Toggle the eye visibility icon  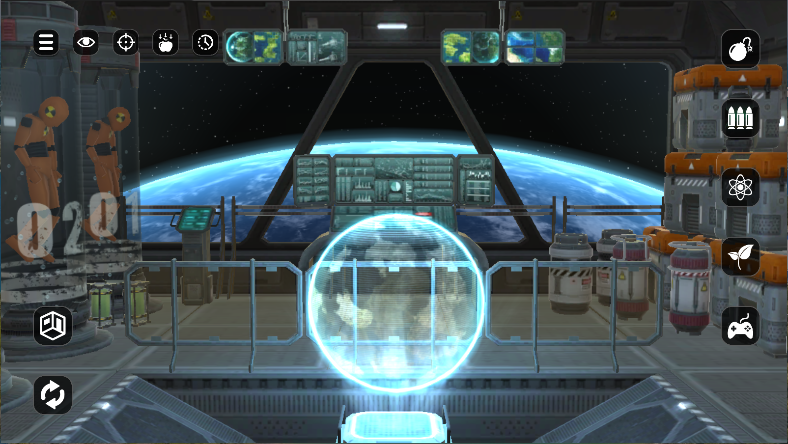(x=86, y=42)
